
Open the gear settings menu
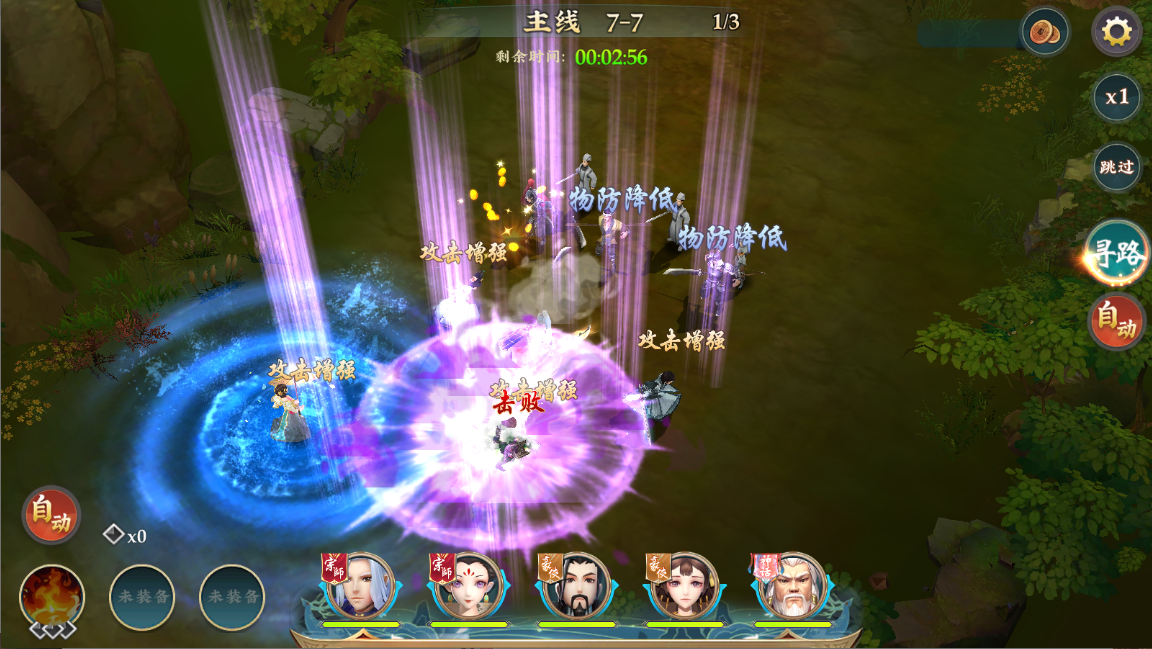click(x=1116, y=33)
